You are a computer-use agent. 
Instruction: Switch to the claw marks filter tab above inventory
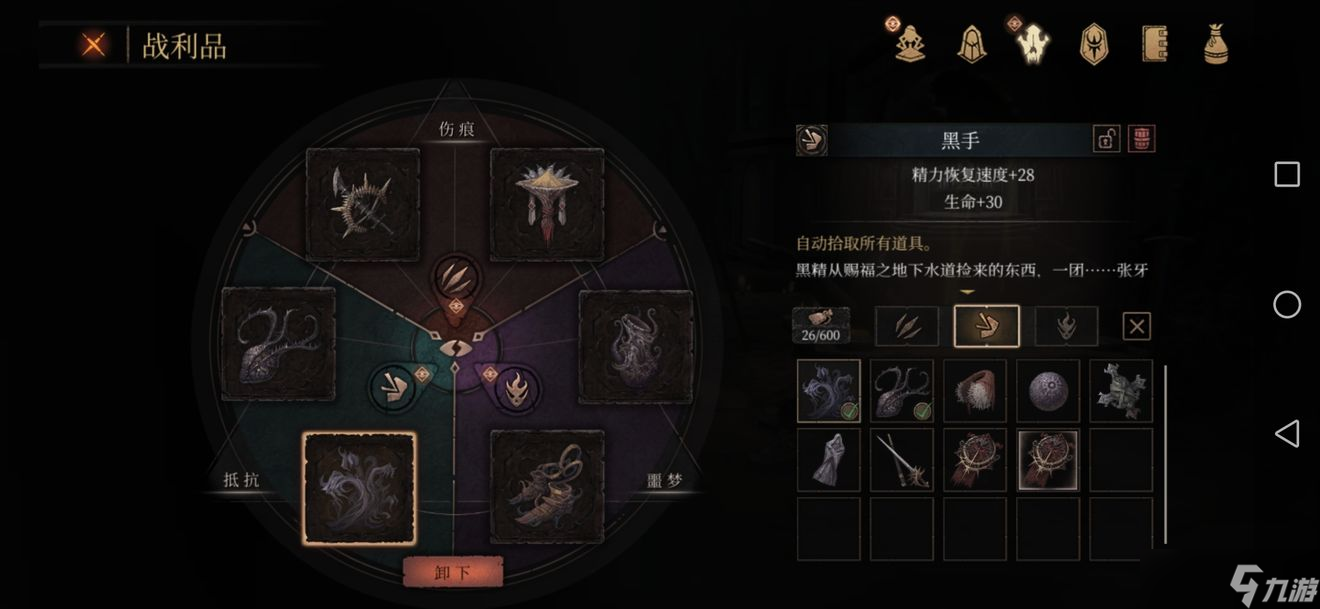[907, 326]
